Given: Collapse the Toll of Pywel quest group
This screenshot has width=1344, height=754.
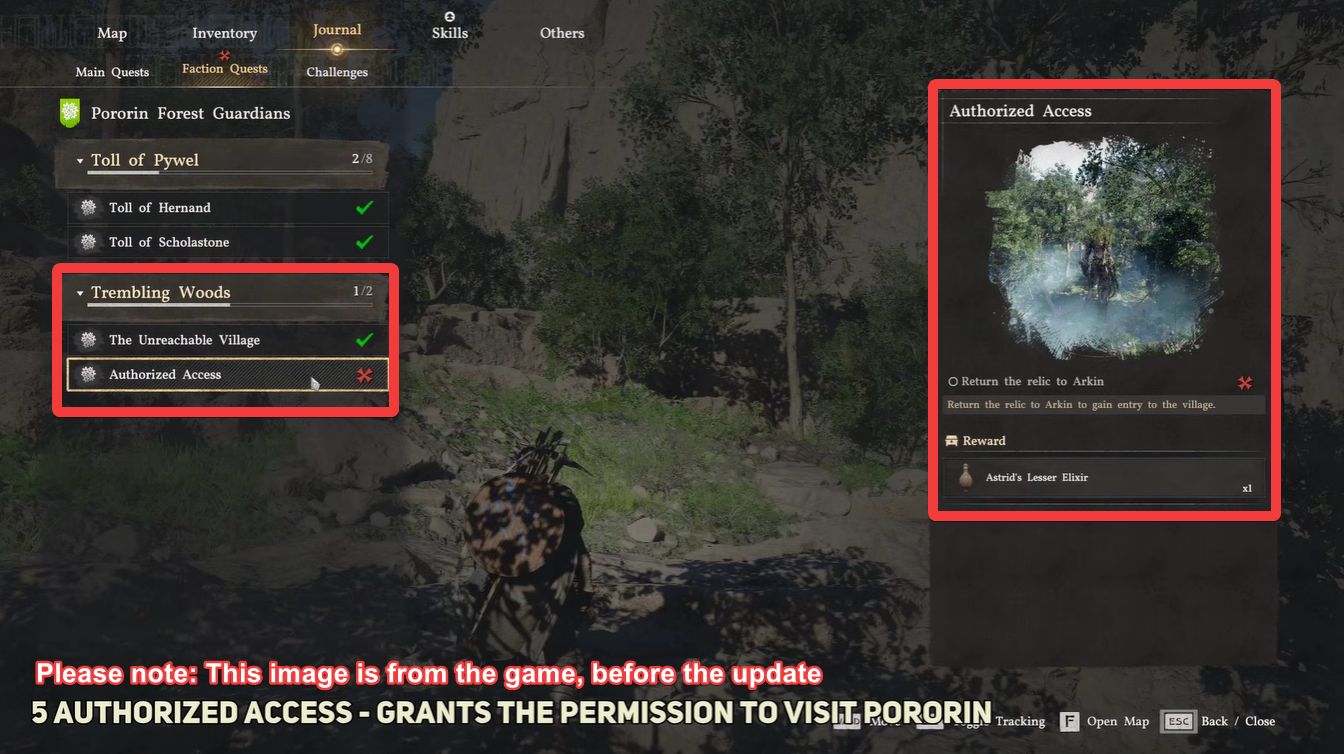Looking at the screenshot, I should click(x=80, y=159).
